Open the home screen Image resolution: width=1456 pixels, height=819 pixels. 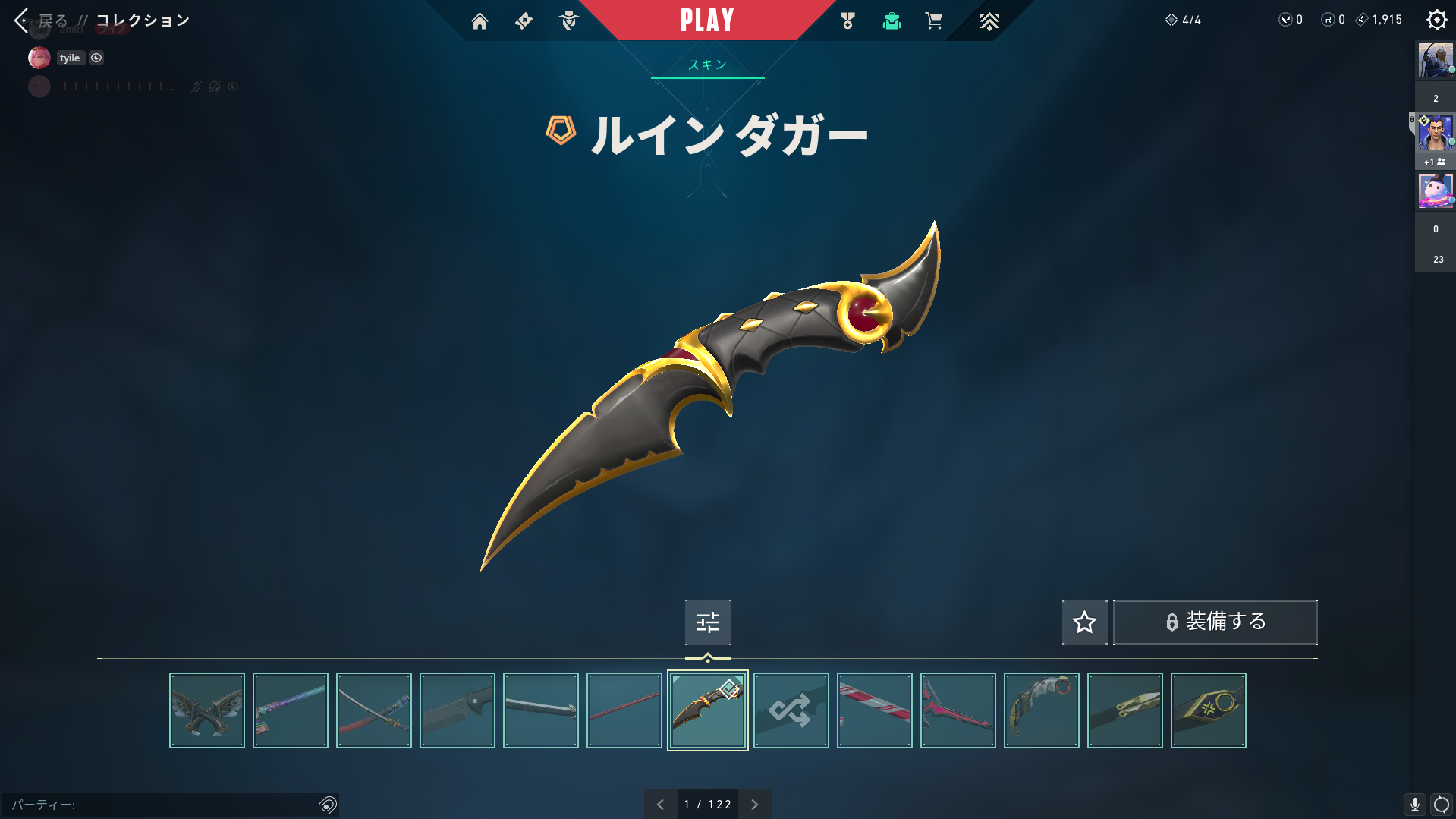tap(480, 21)
